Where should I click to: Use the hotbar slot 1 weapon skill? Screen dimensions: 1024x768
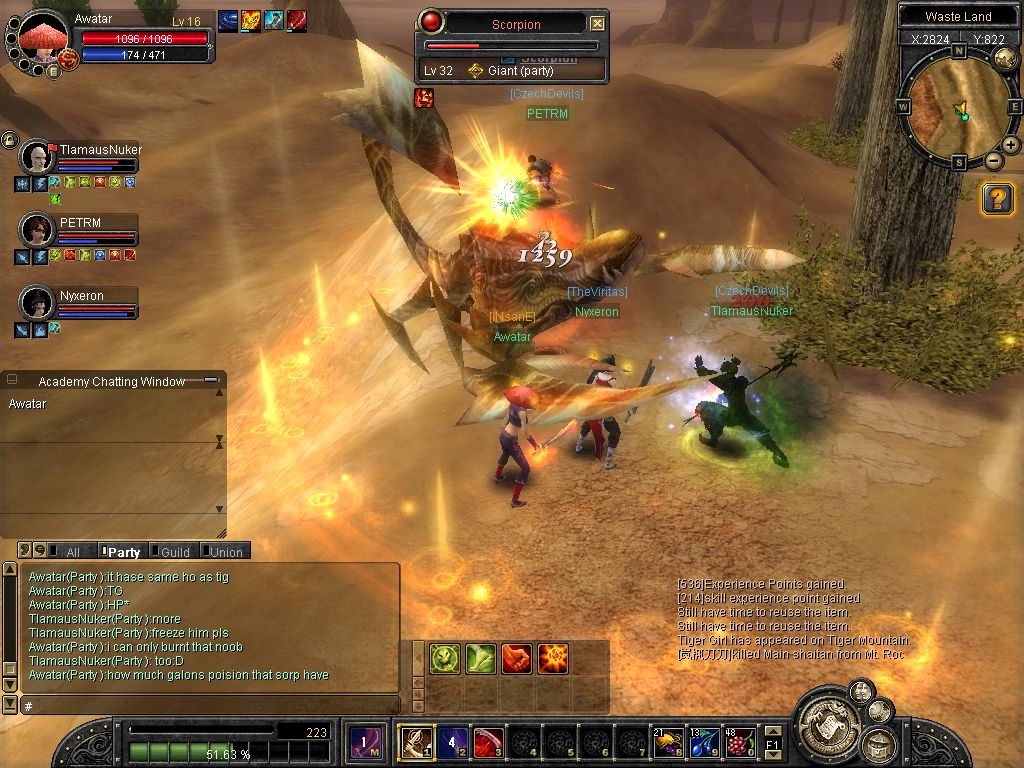[x=416, y=742]
